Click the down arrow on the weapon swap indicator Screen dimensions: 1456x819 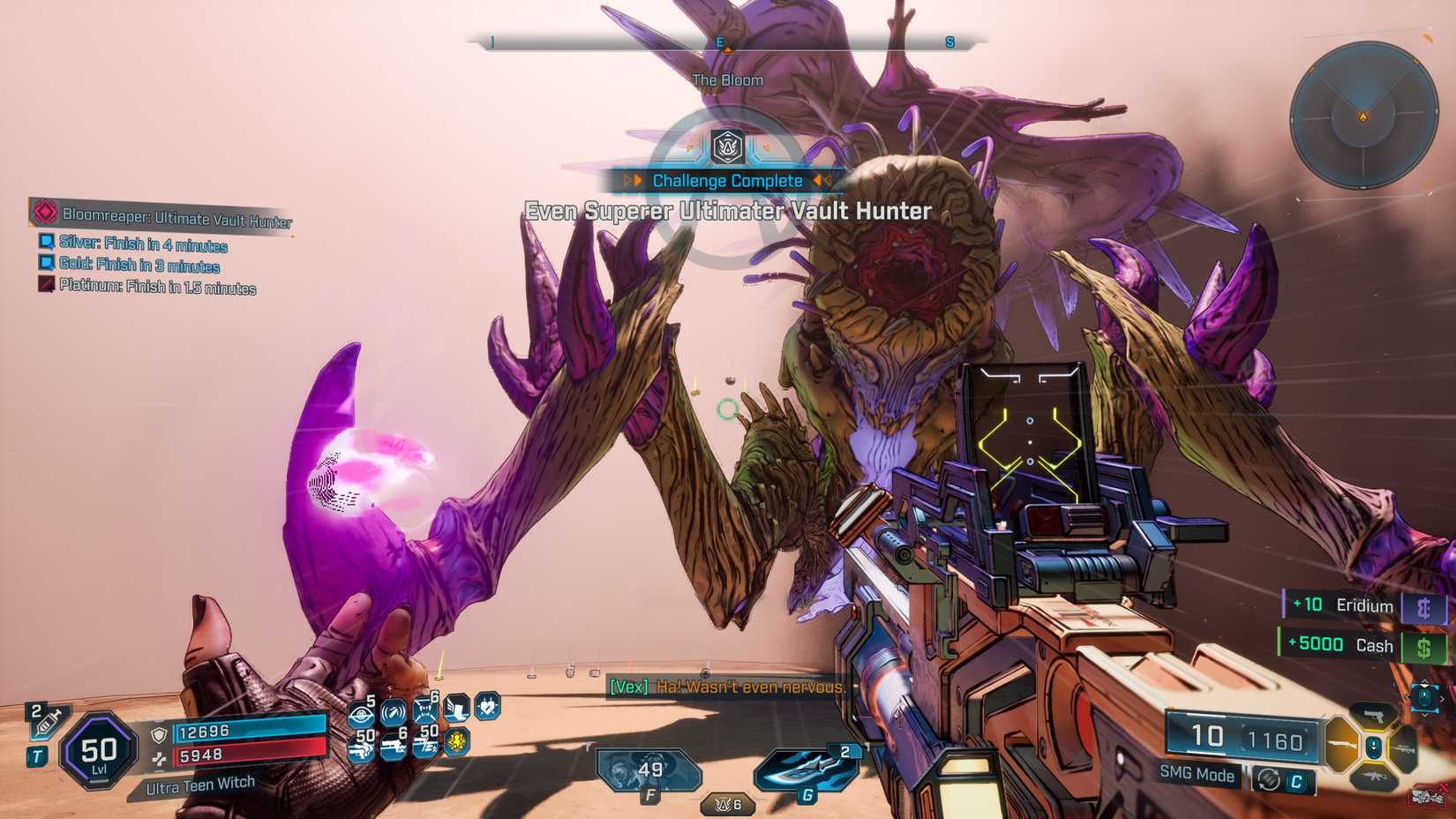[1424, 715]
